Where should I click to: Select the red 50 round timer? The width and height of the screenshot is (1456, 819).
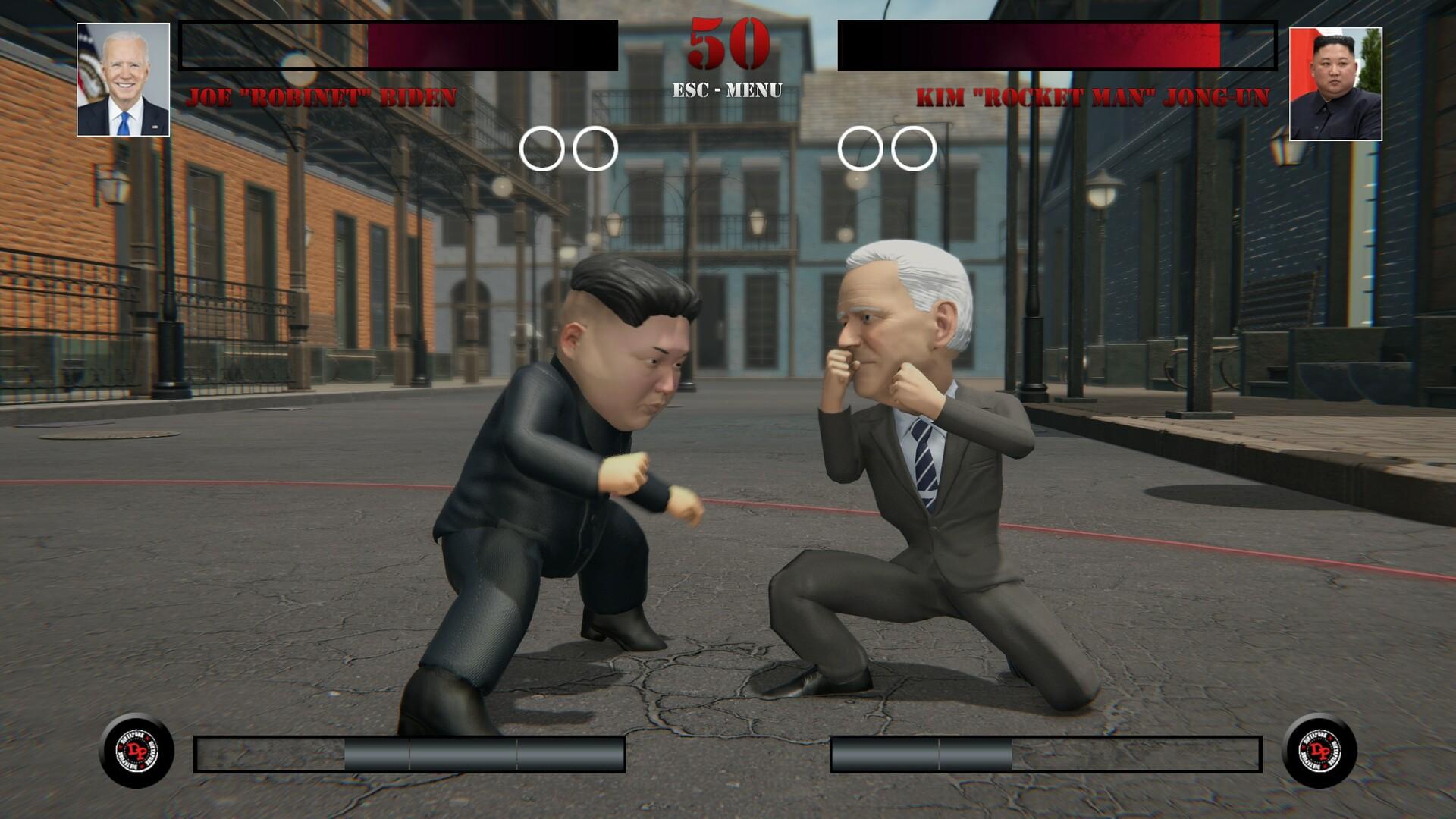[x=726, y=44]
